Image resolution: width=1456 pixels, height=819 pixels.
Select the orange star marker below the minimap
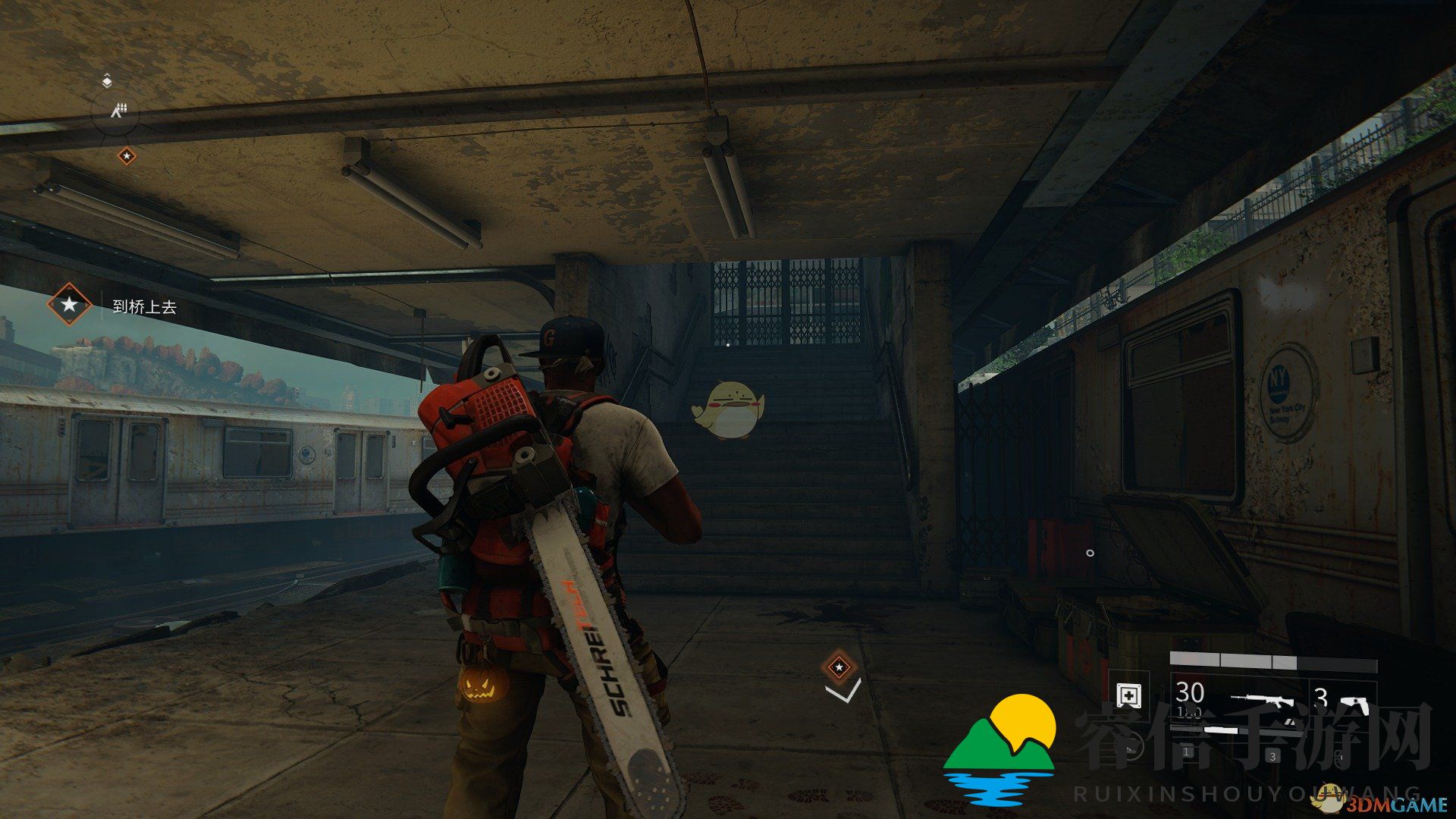127,156
